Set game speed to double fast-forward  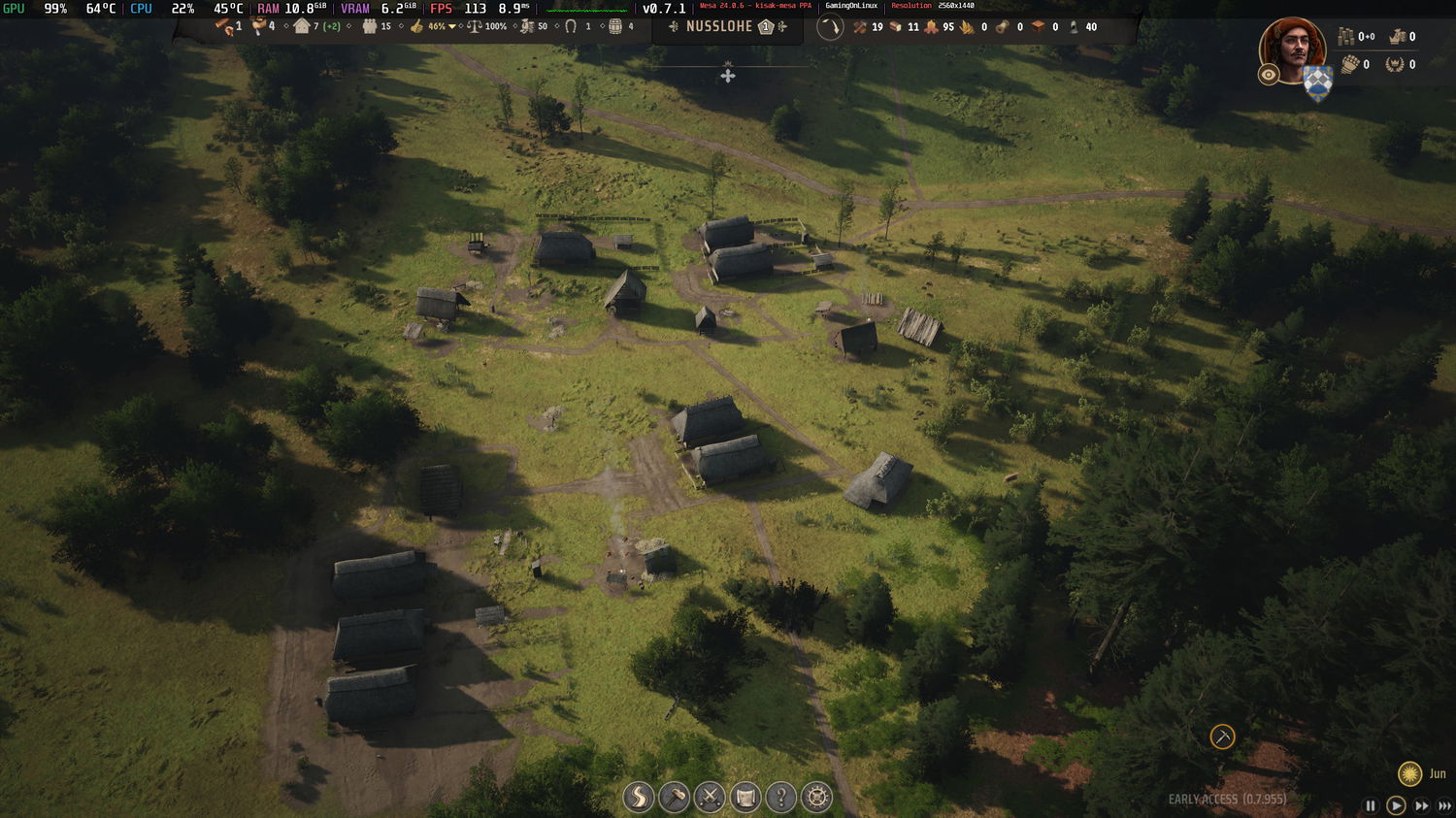[x=1421, y=805]
